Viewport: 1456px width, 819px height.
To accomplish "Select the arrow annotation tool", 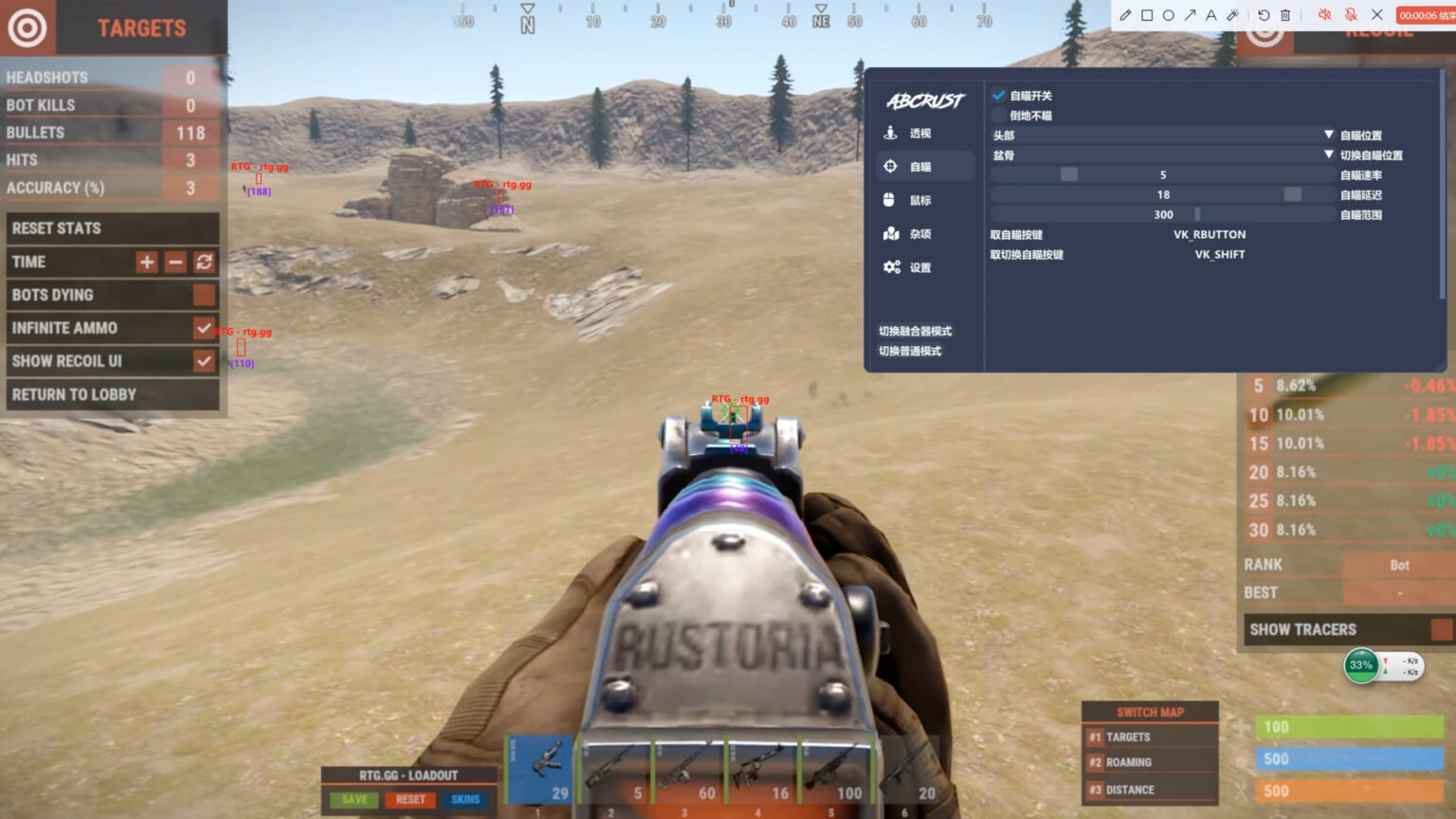I will [x=1188, y=15].
